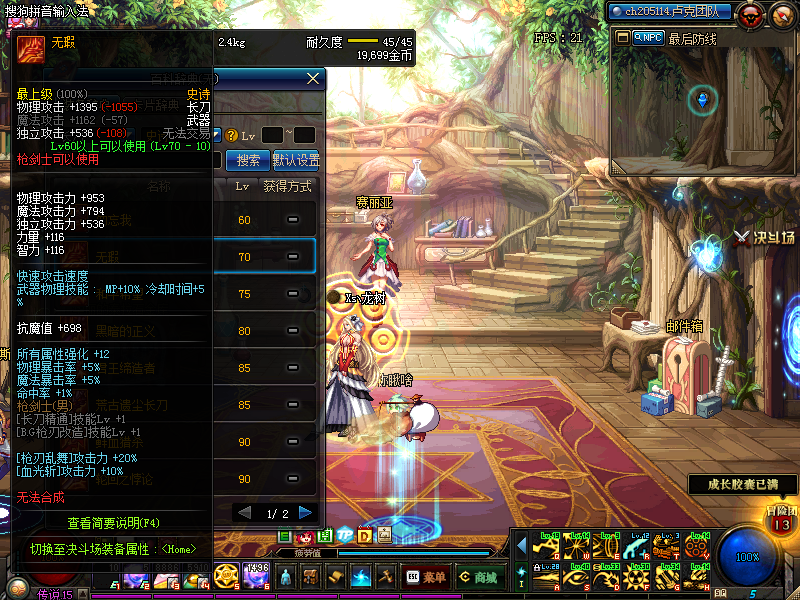The image size is (800, 600).
Task: Click the 决斗场 duel arena label
Action: (x=763, y=238)
